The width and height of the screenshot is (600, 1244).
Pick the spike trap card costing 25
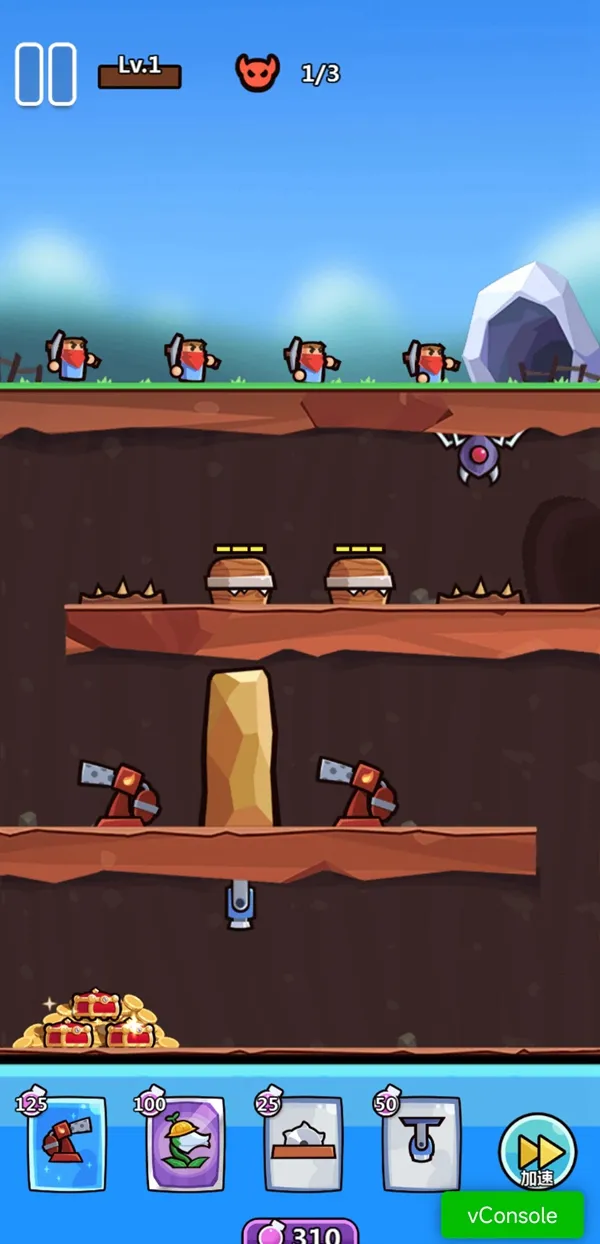click(304, 1143)
